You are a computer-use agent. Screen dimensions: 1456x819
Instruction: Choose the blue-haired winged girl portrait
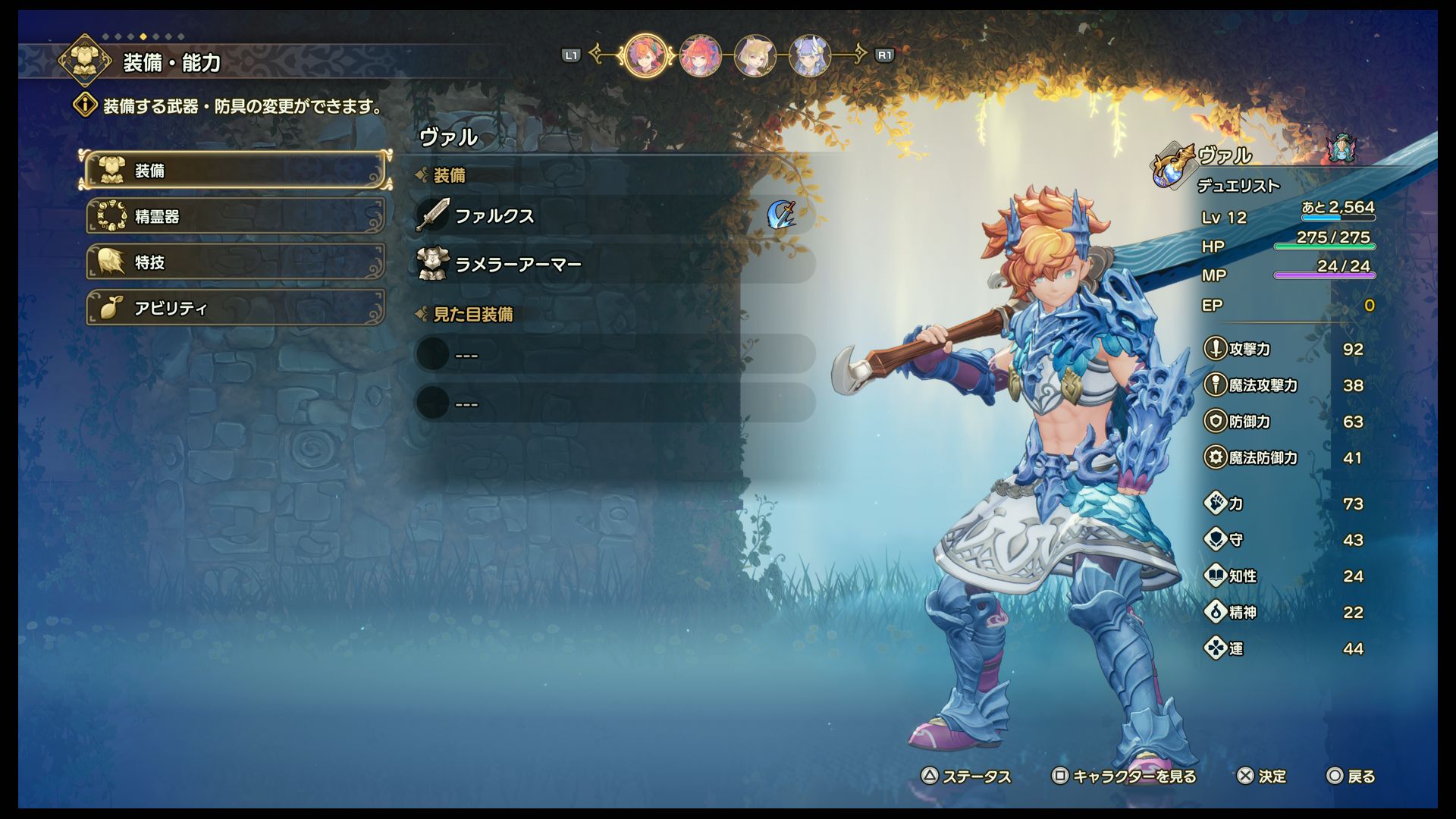[x=809, y=55]
